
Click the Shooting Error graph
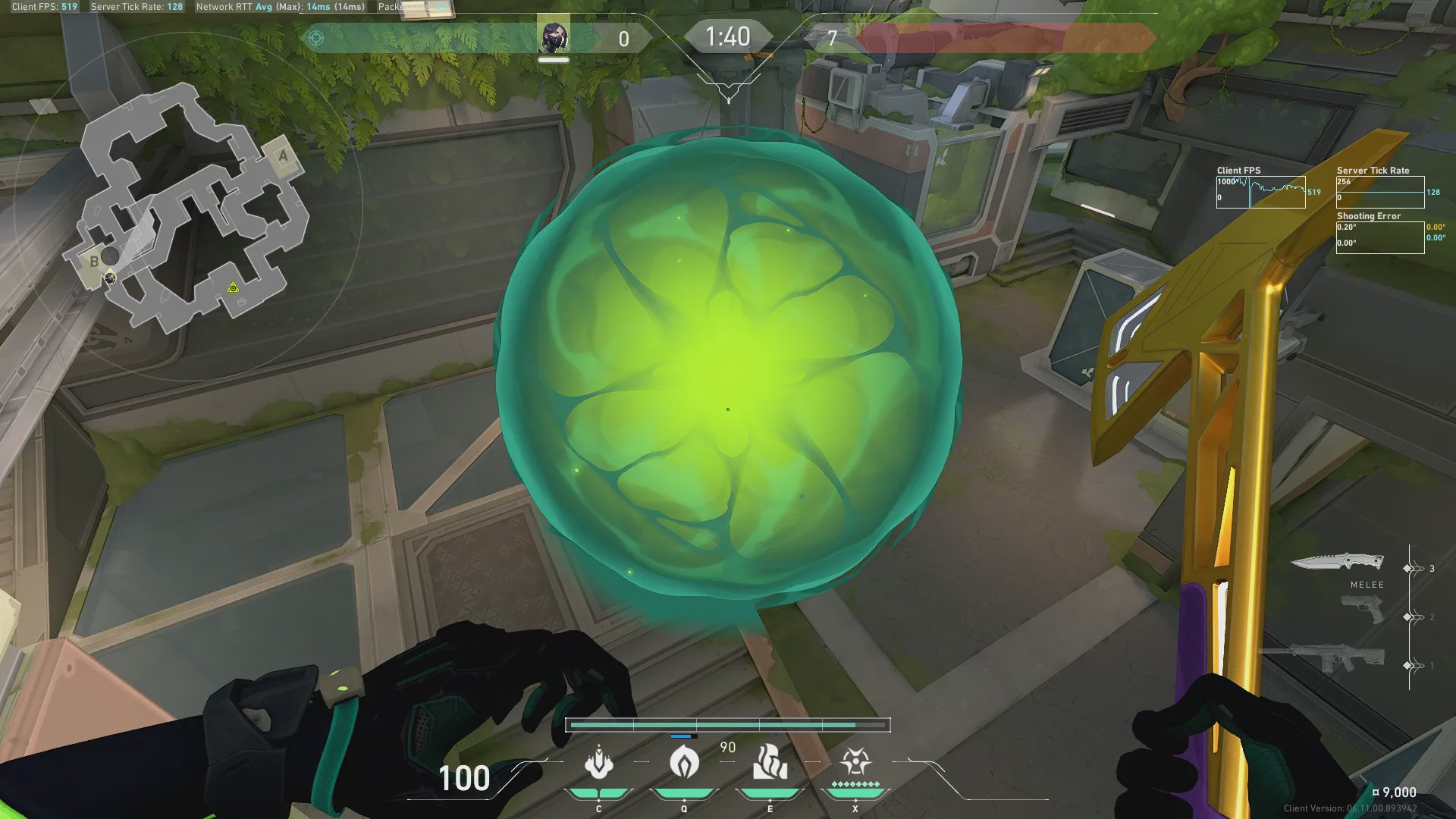[x=1379, y=237]
